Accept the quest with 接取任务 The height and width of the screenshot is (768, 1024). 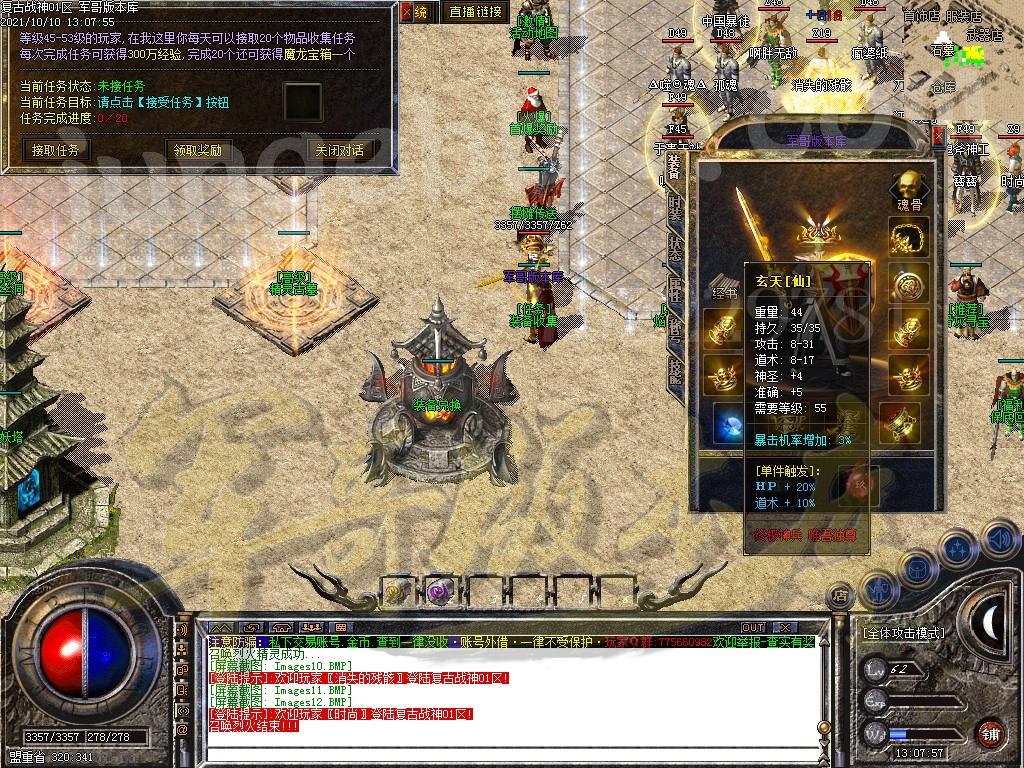(59, 151)
